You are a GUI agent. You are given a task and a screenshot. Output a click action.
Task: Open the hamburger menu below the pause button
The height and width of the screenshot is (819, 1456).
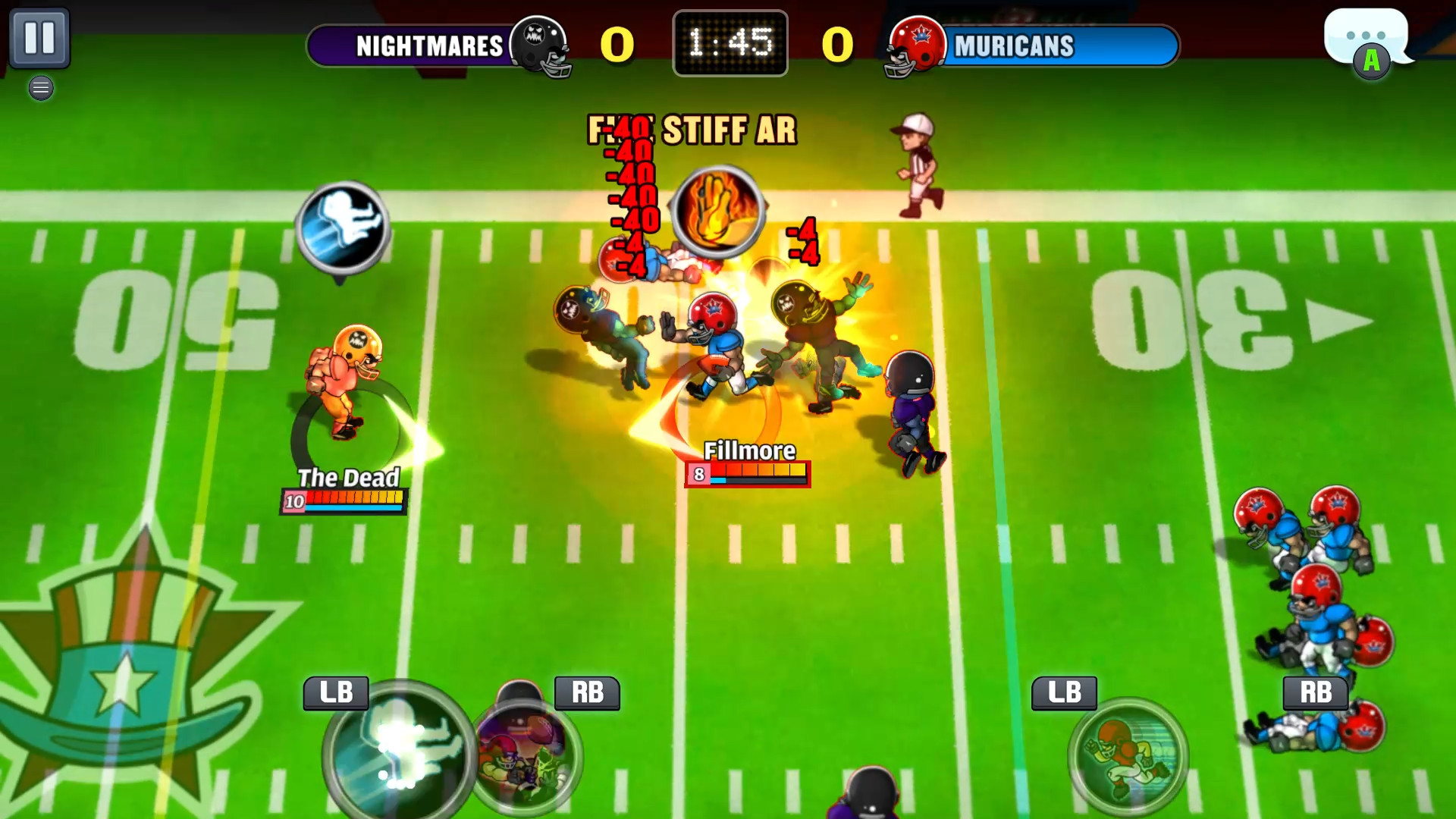(x=41, y=88)
